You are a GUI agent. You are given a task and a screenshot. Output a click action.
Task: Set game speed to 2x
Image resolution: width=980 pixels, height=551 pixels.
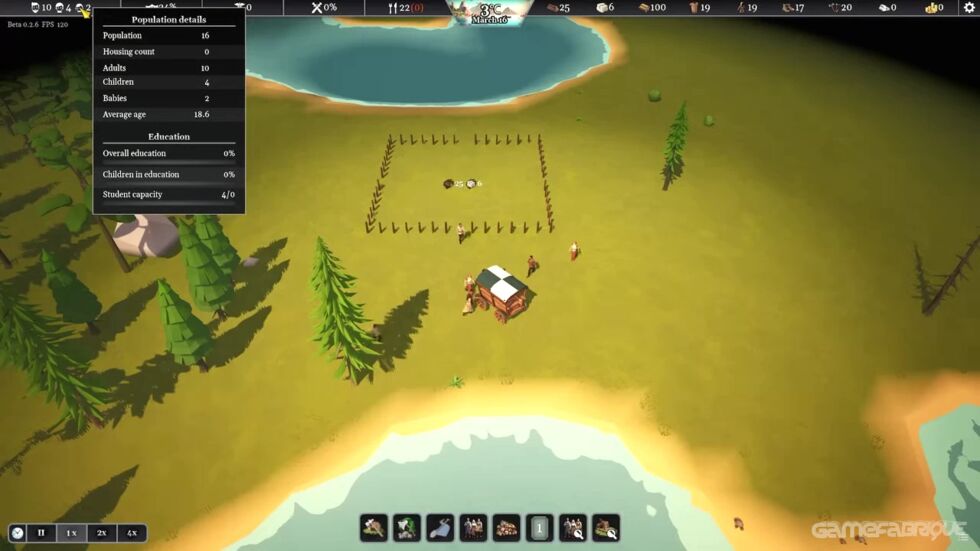tap(101, 533)
